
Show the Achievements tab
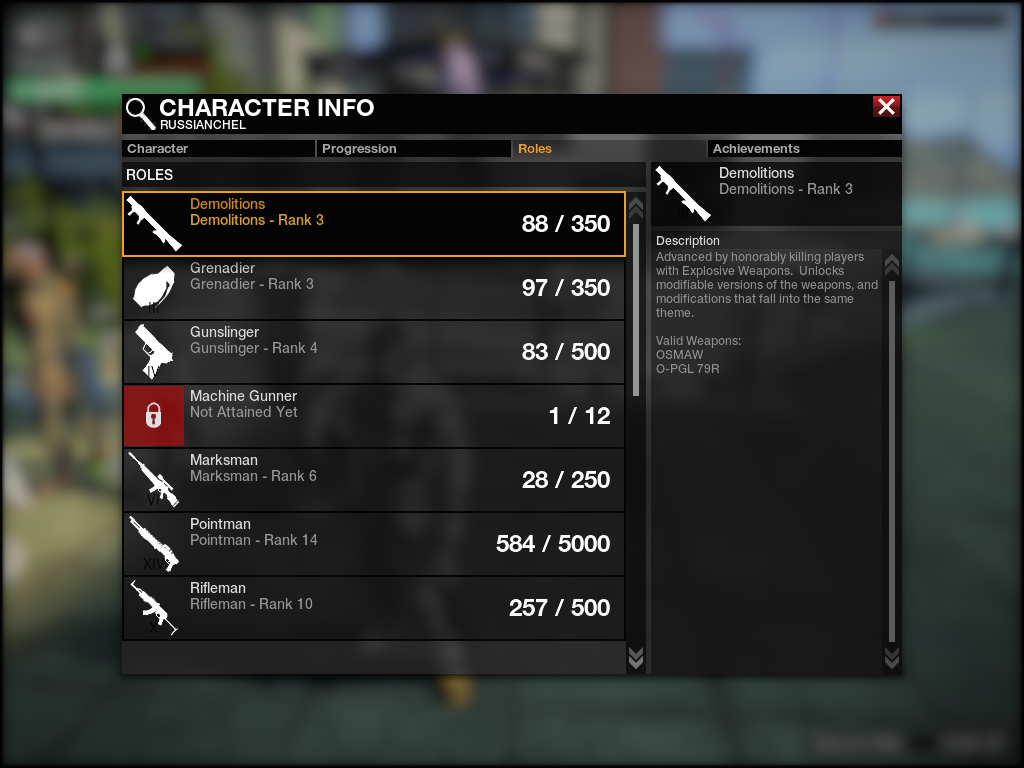804,149
